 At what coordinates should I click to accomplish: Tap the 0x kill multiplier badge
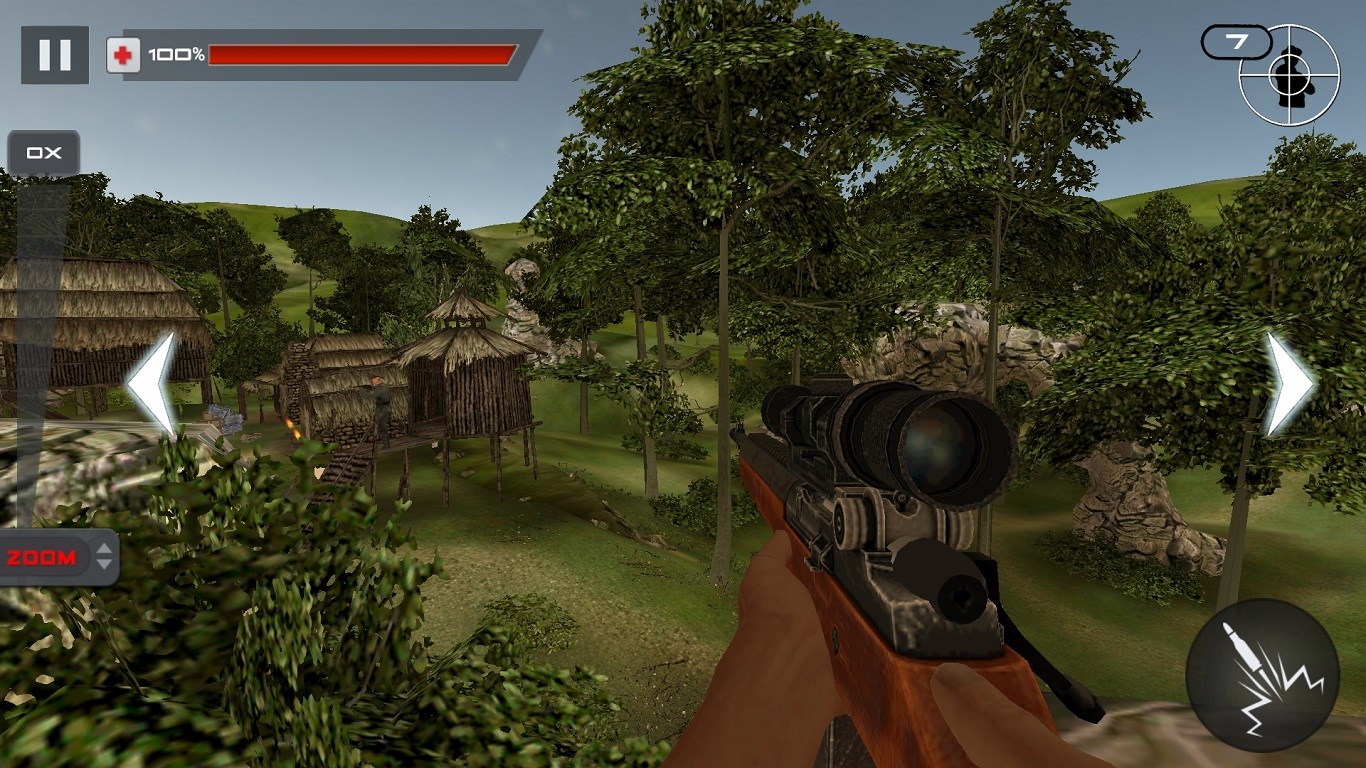point(44,152)
